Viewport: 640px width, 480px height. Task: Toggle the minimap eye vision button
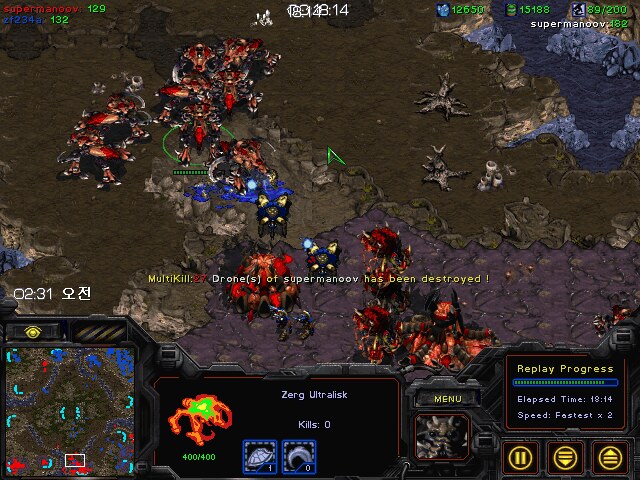coord(33,331)
